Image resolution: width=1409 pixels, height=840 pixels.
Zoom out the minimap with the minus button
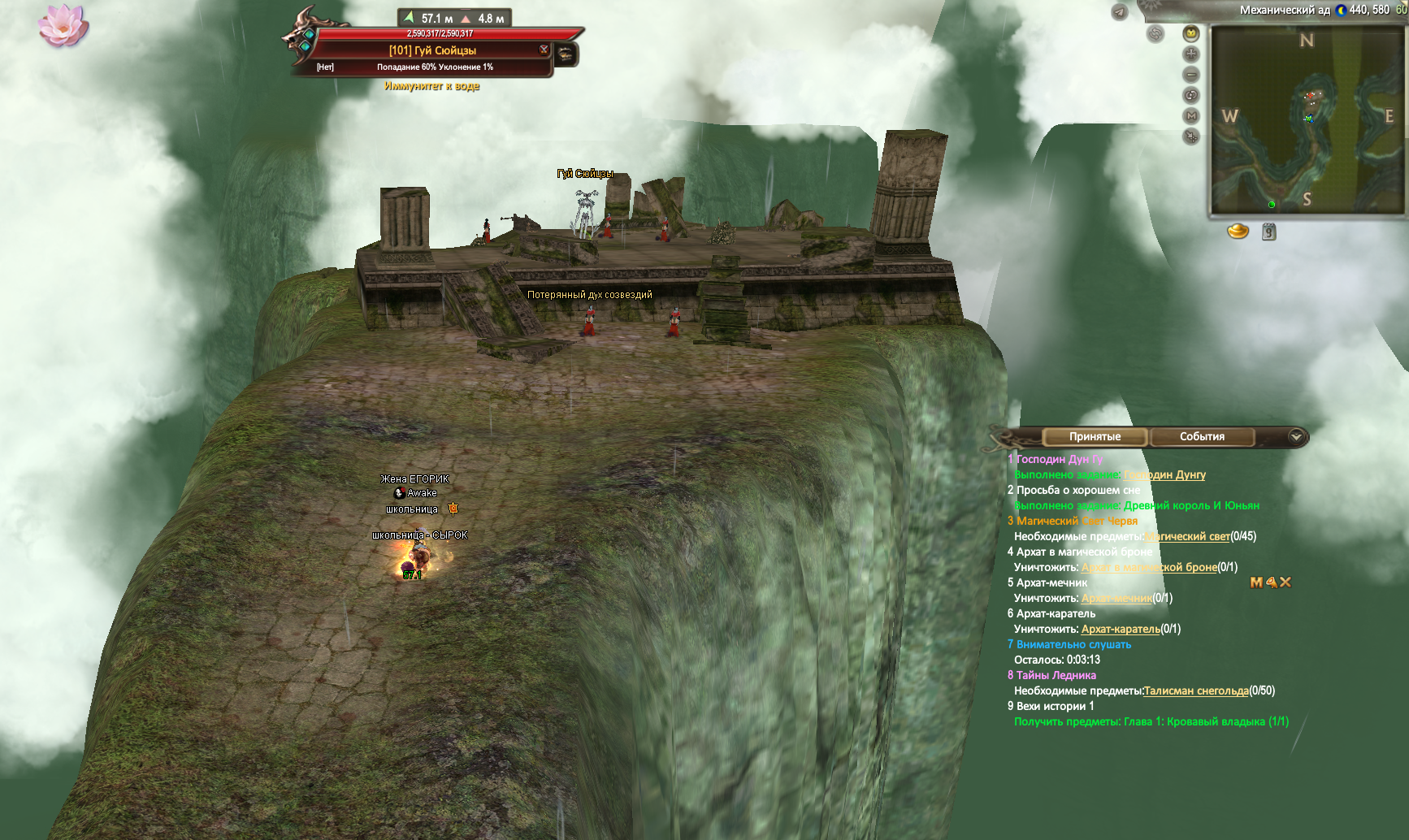pos(1191,75)
